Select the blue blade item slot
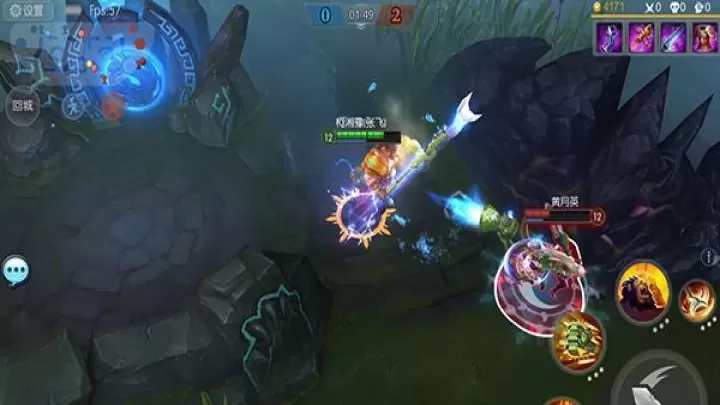 point(672,38)
